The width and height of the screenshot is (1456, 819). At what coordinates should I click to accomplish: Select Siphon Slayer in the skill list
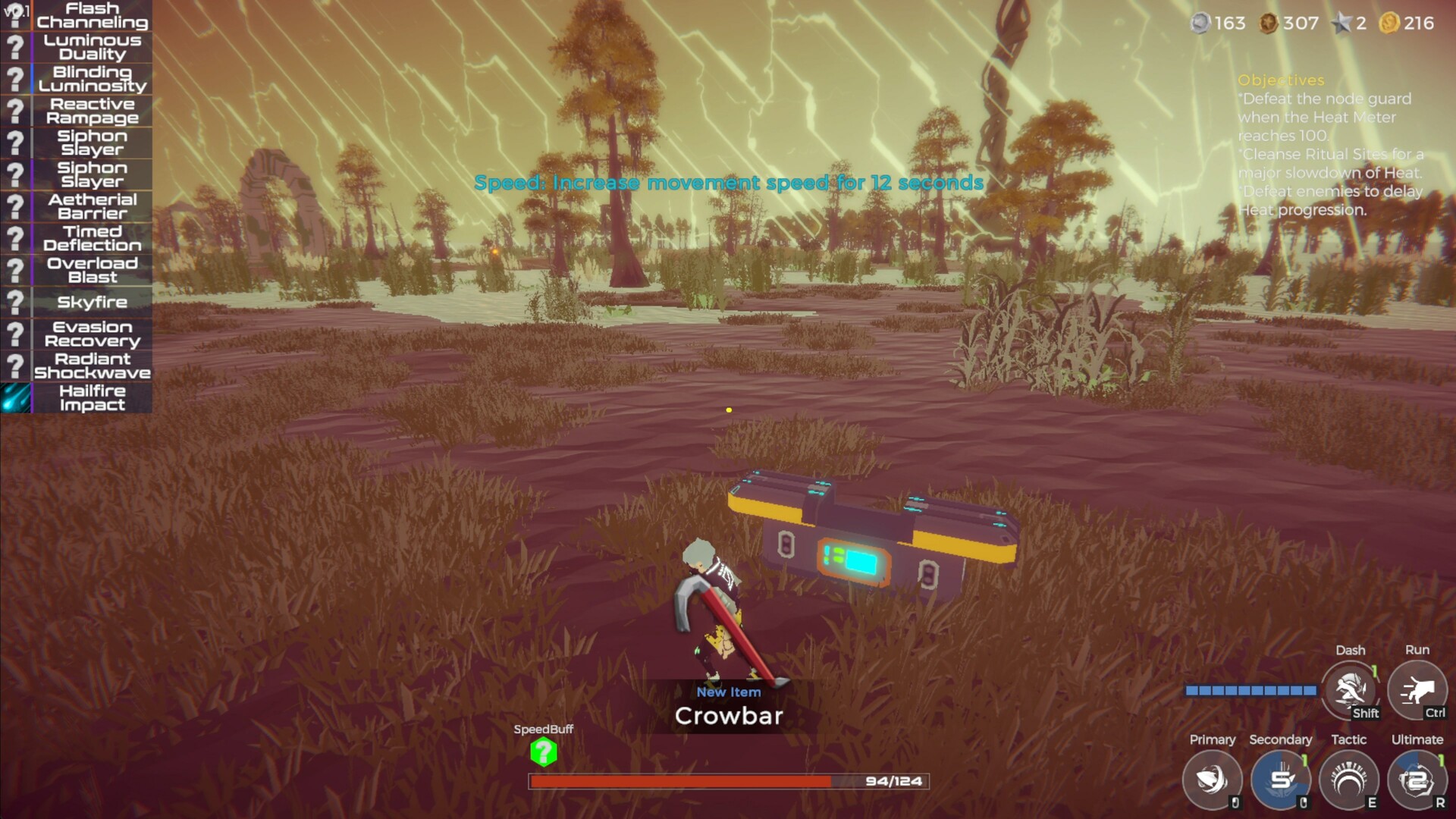93,143
